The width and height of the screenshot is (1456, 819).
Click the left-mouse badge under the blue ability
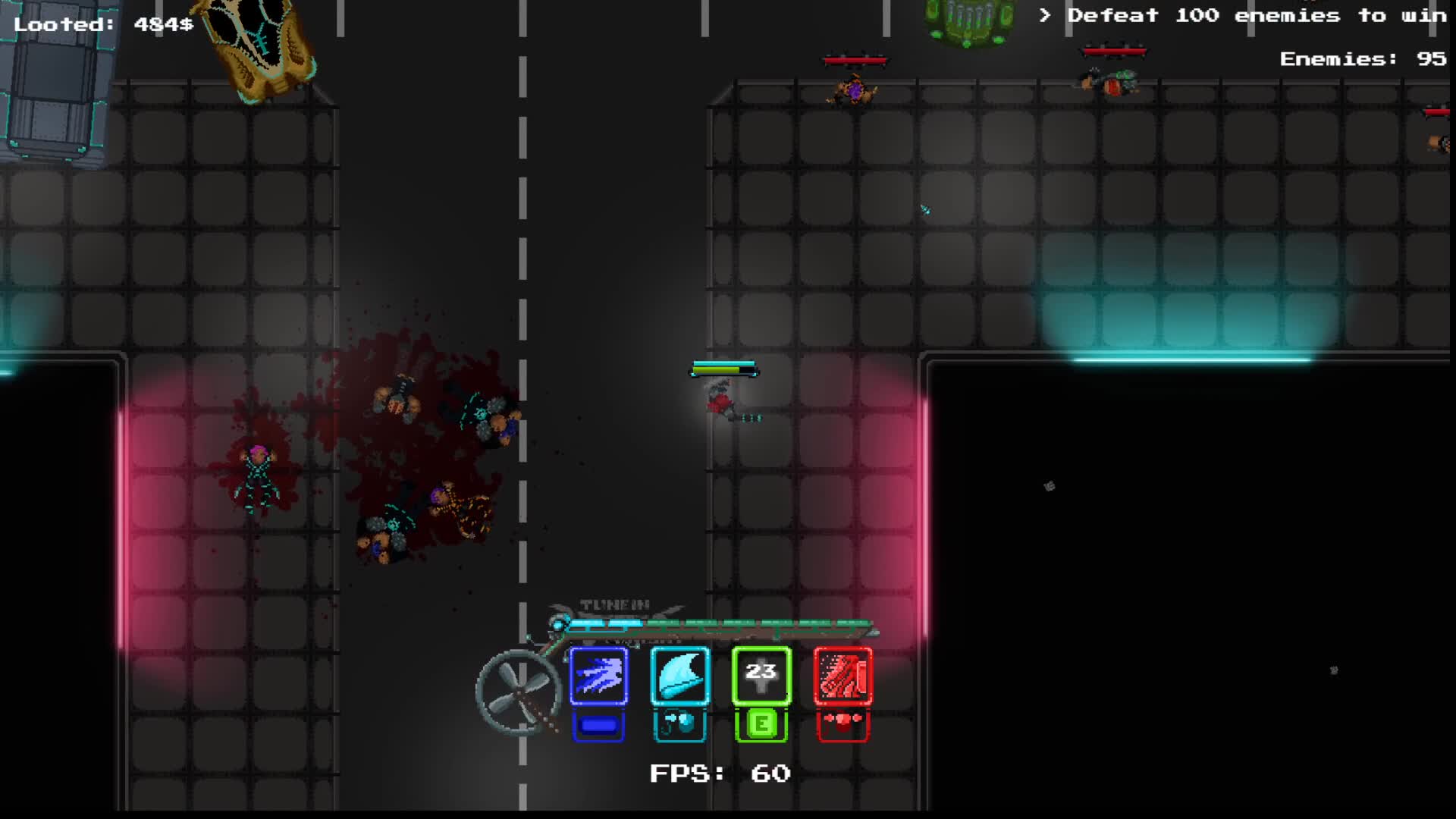(598, 724)
